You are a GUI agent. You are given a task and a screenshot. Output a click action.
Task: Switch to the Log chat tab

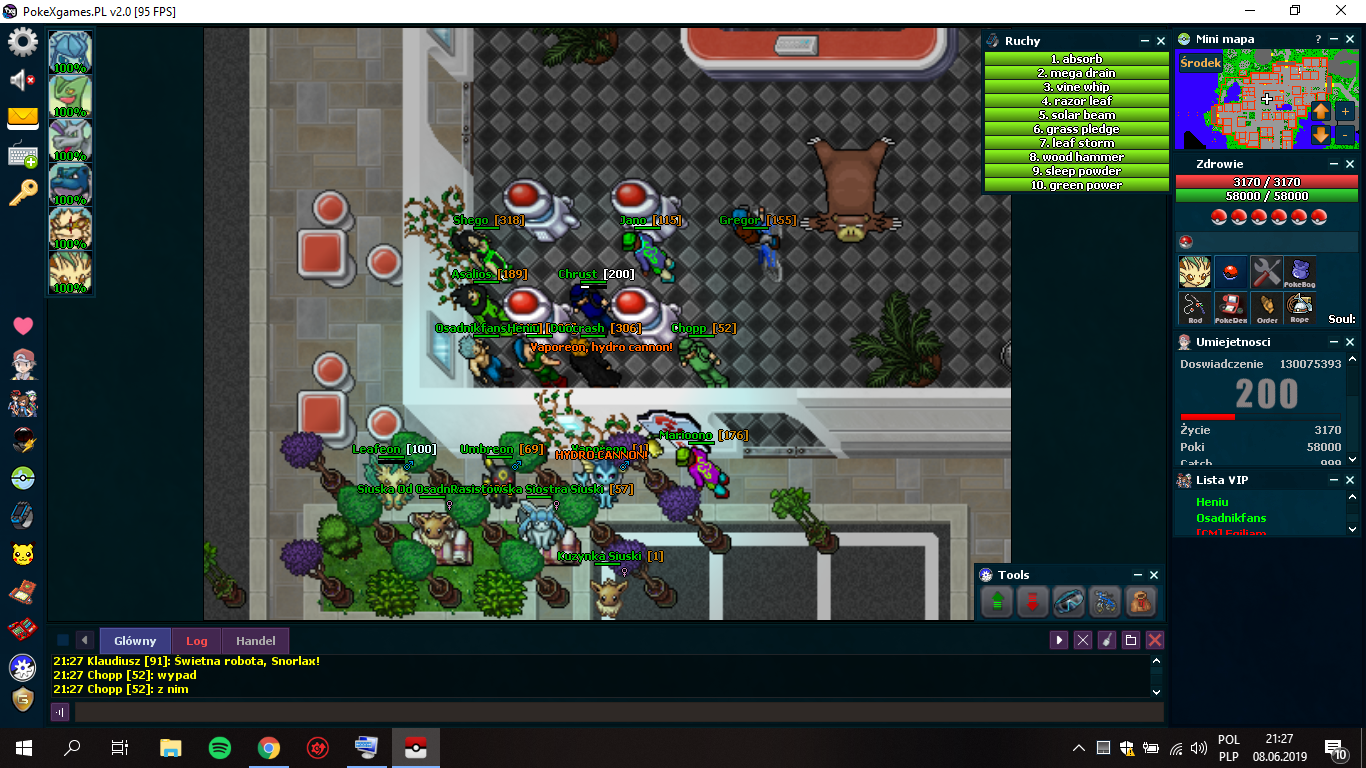point(196,641)
